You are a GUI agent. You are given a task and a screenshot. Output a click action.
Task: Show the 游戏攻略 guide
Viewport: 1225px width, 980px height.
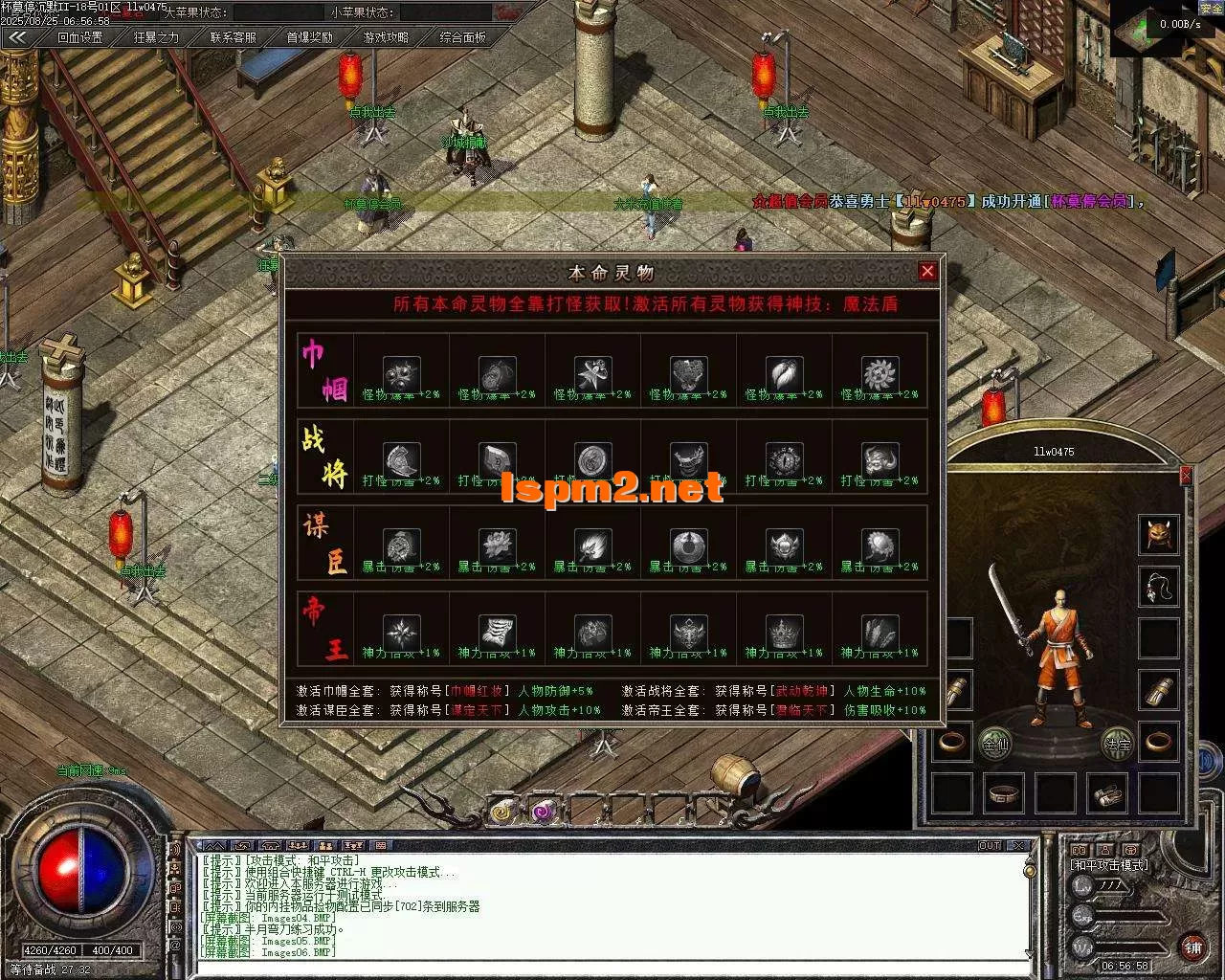click(386, 37)
